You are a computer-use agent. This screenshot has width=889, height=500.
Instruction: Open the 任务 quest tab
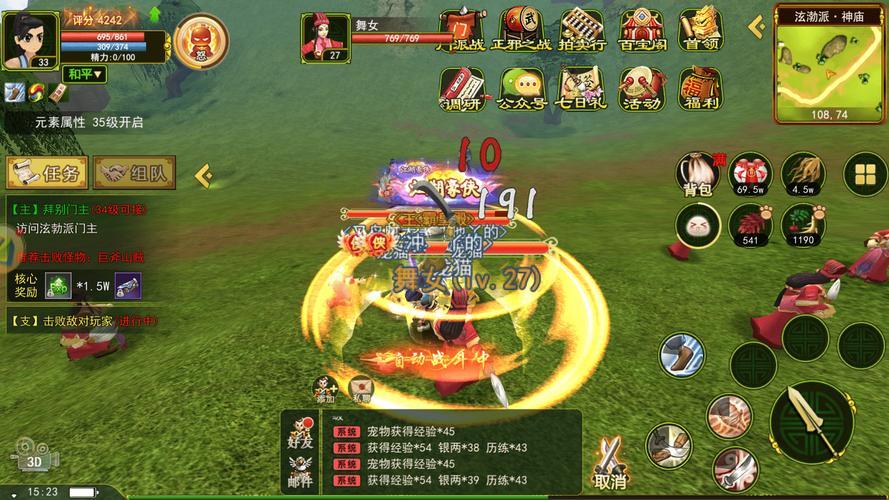tap(47, 173)
